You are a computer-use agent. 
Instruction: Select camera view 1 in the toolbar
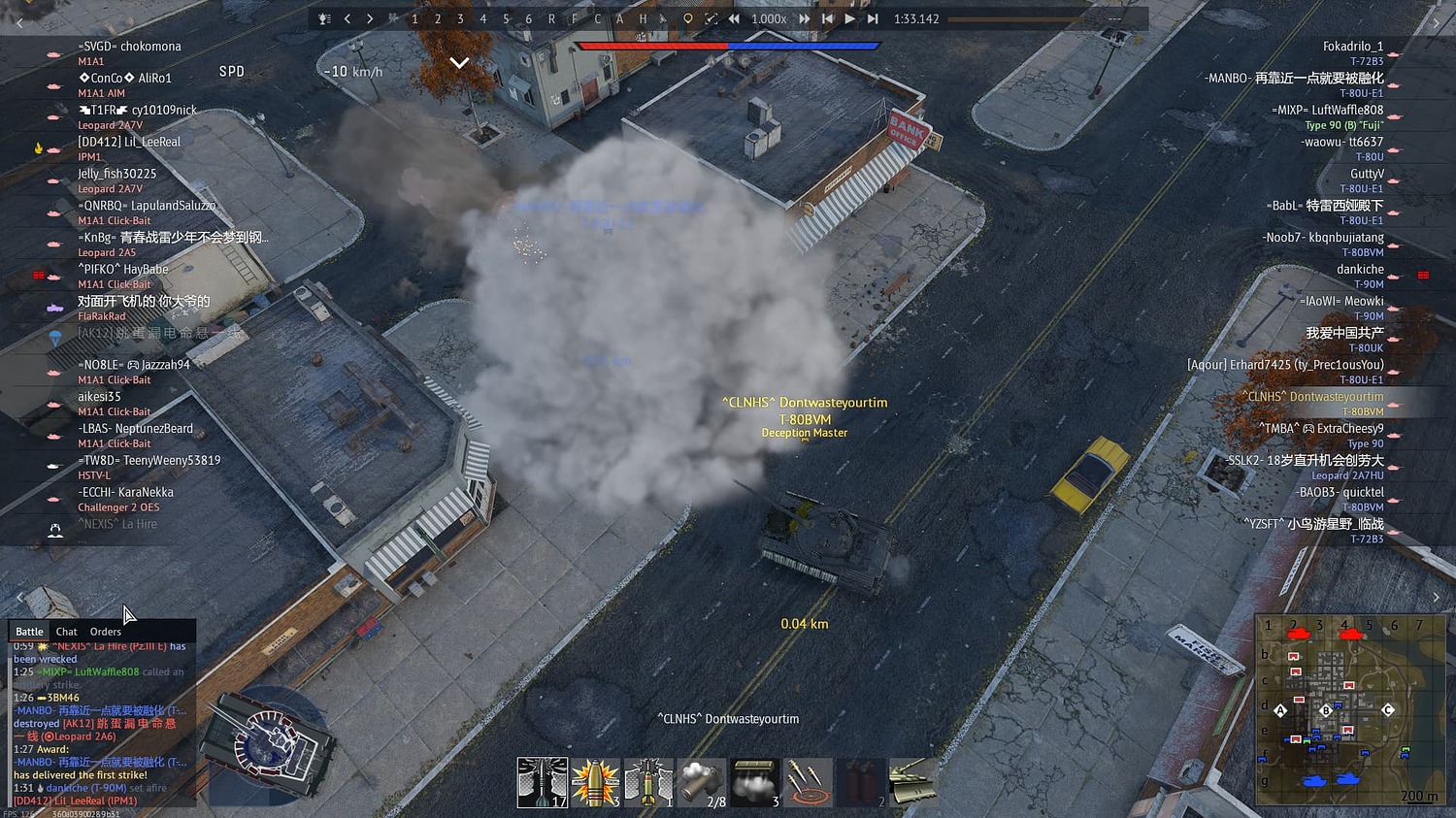click(414, 18)
